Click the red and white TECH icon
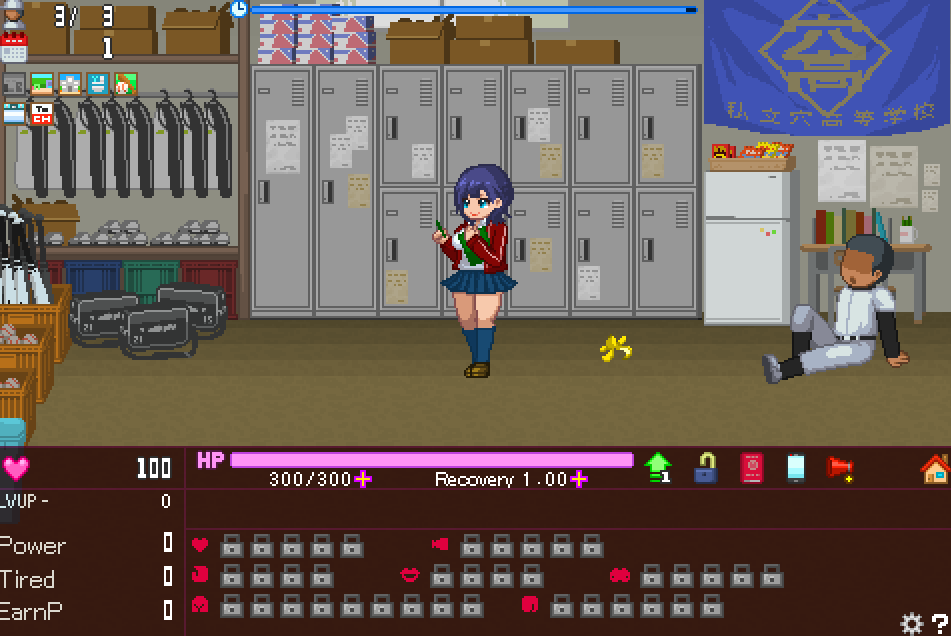The height and width of the screenshot is (636, 951). point(42,113)
